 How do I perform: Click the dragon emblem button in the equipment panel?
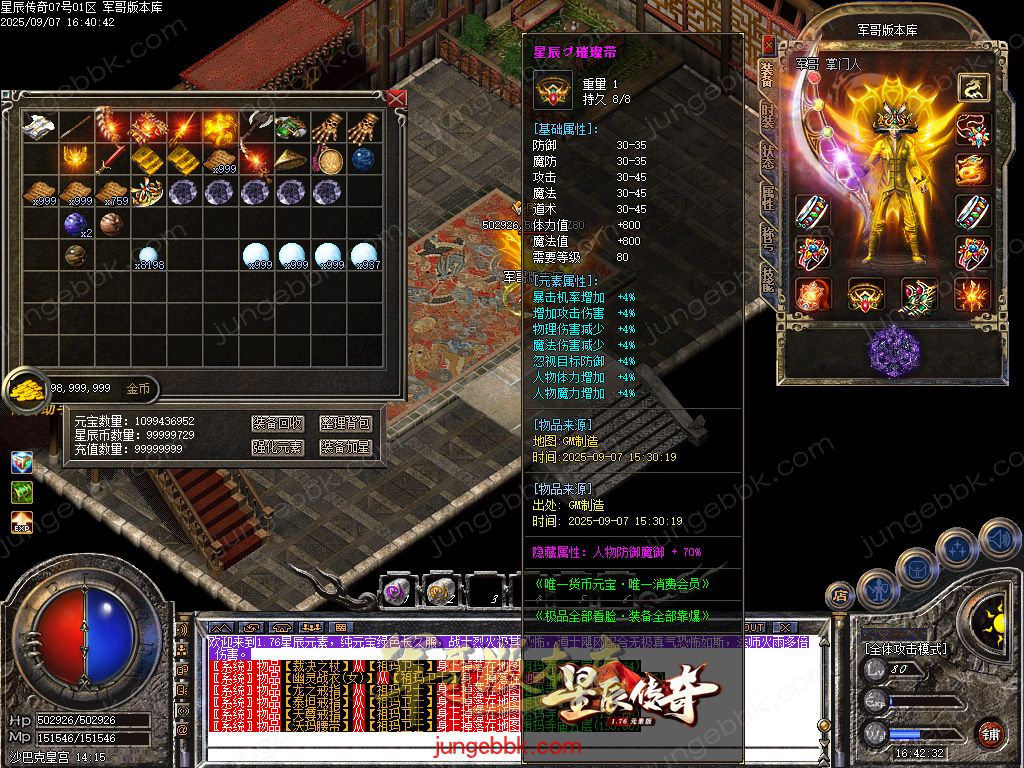coord(972,88)
